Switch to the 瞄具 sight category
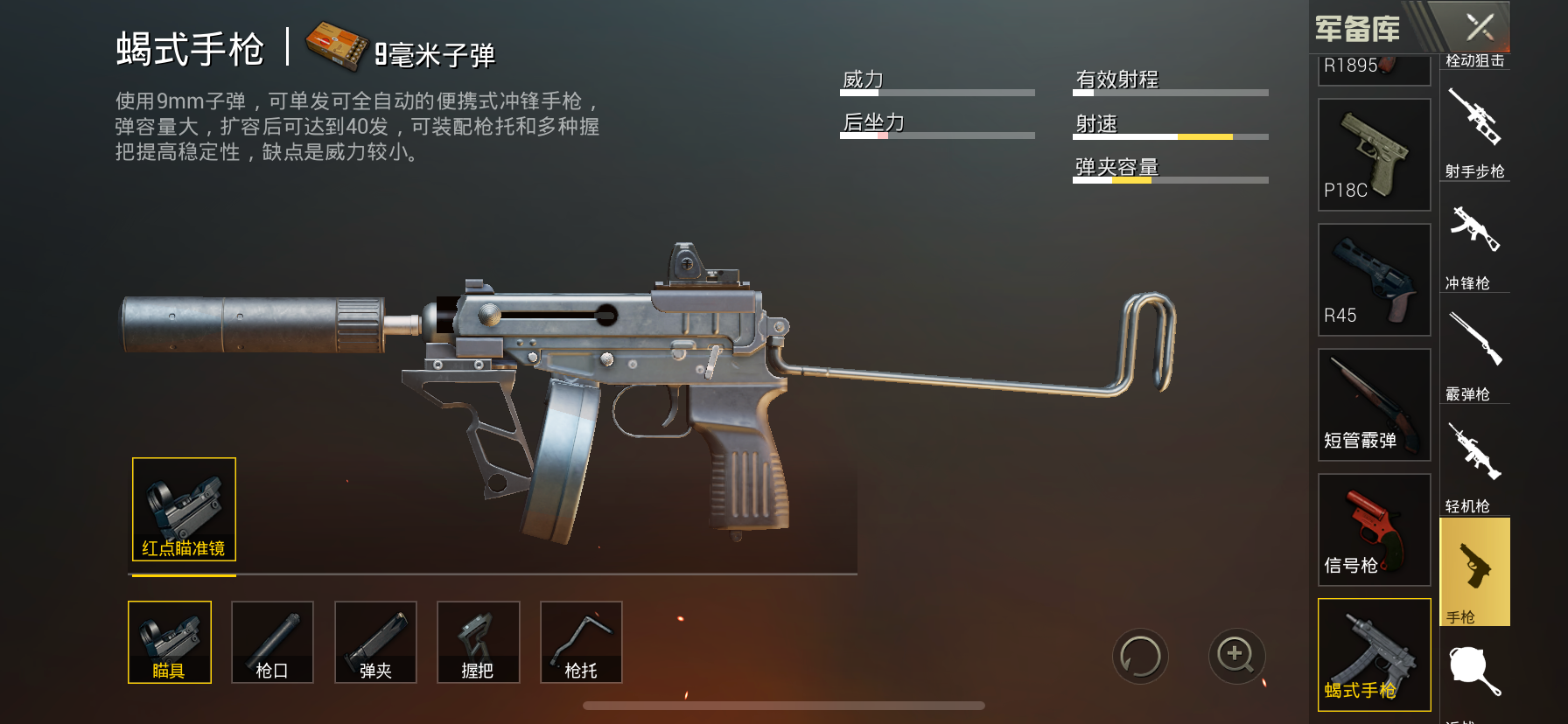Screen dimensions: 1568x724 coord(170,642)
